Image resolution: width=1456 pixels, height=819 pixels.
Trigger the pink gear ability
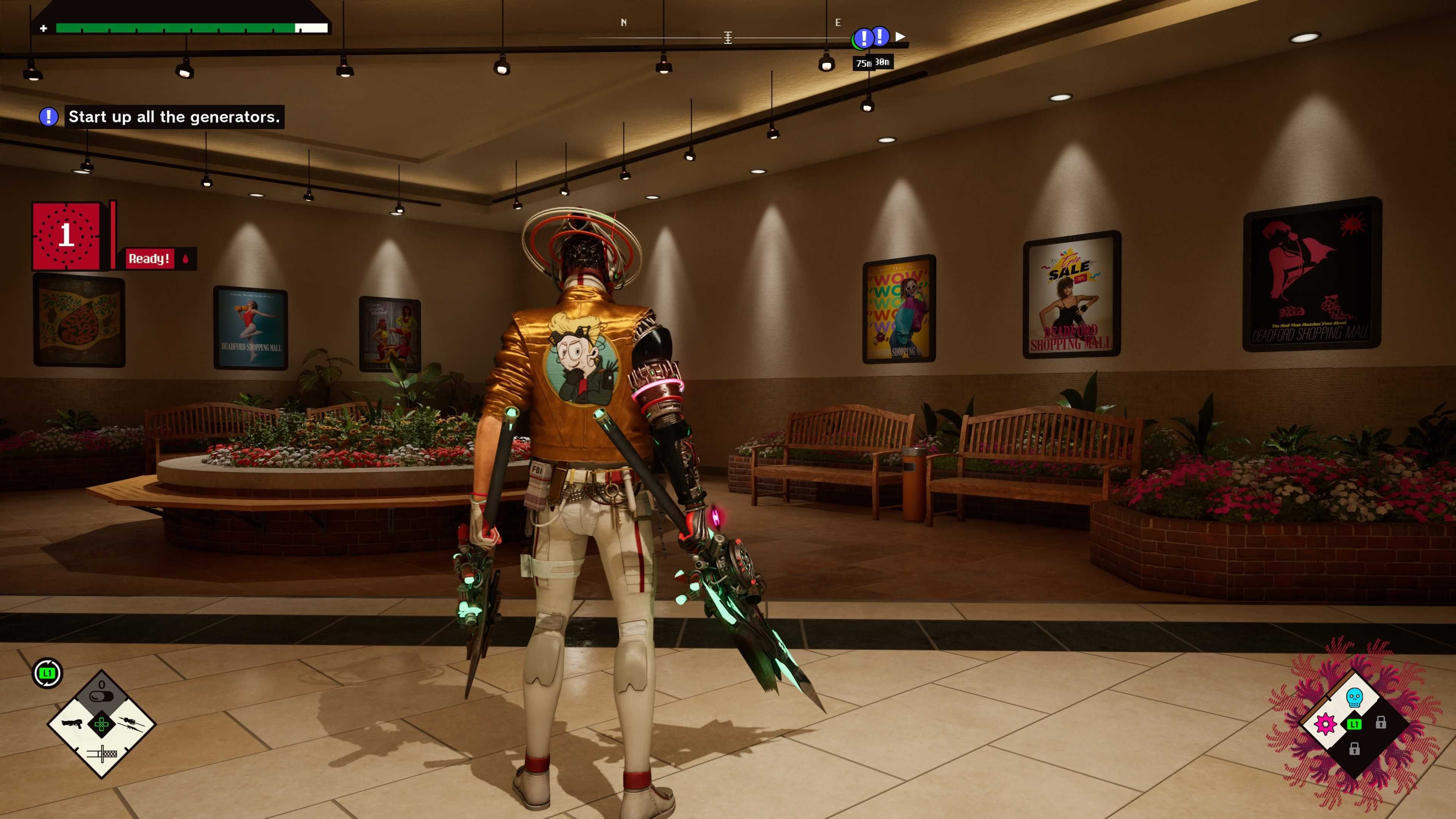pos(1326,724)
